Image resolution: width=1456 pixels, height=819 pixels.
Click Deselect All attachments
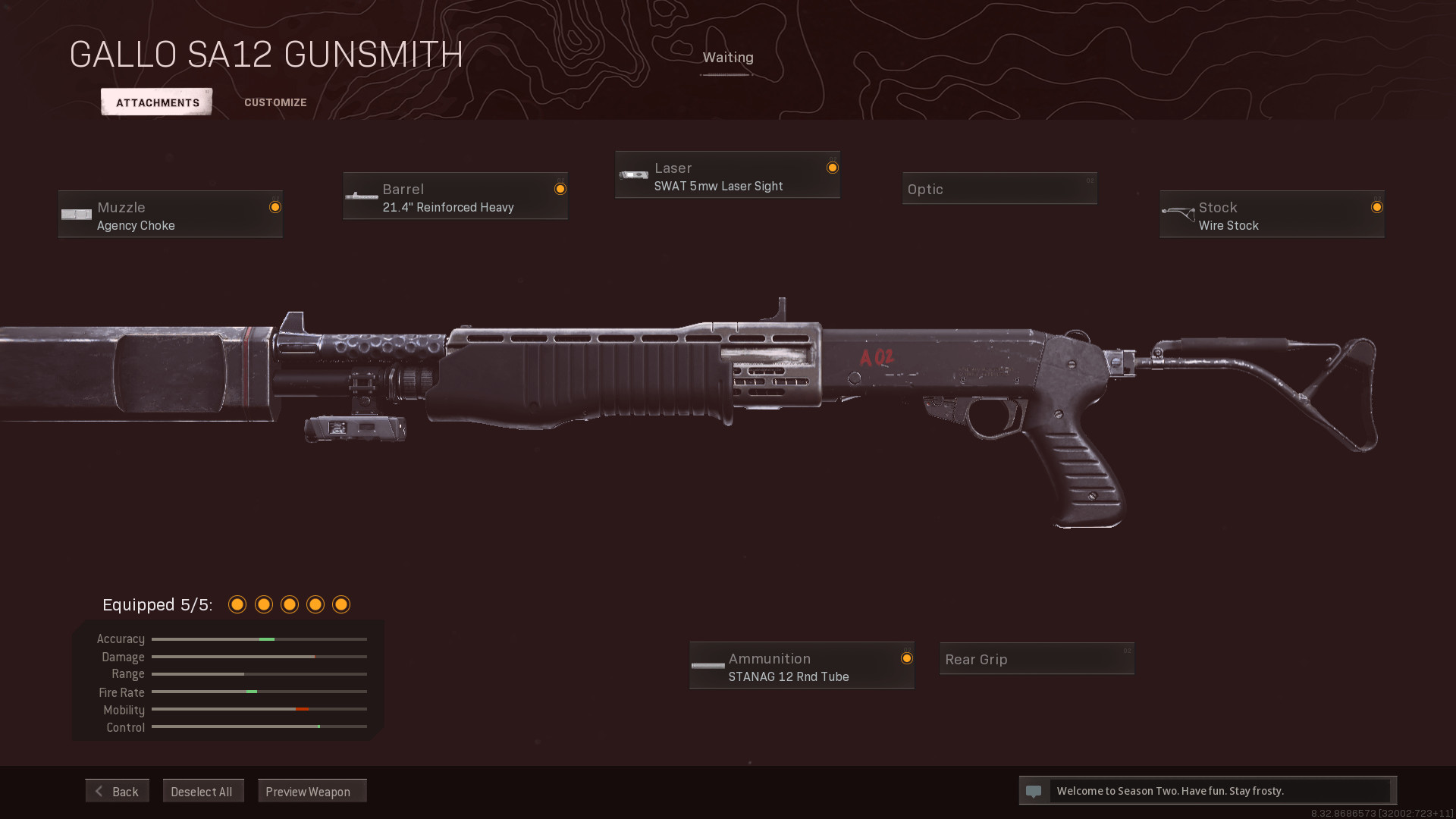(x=202, y=791)
